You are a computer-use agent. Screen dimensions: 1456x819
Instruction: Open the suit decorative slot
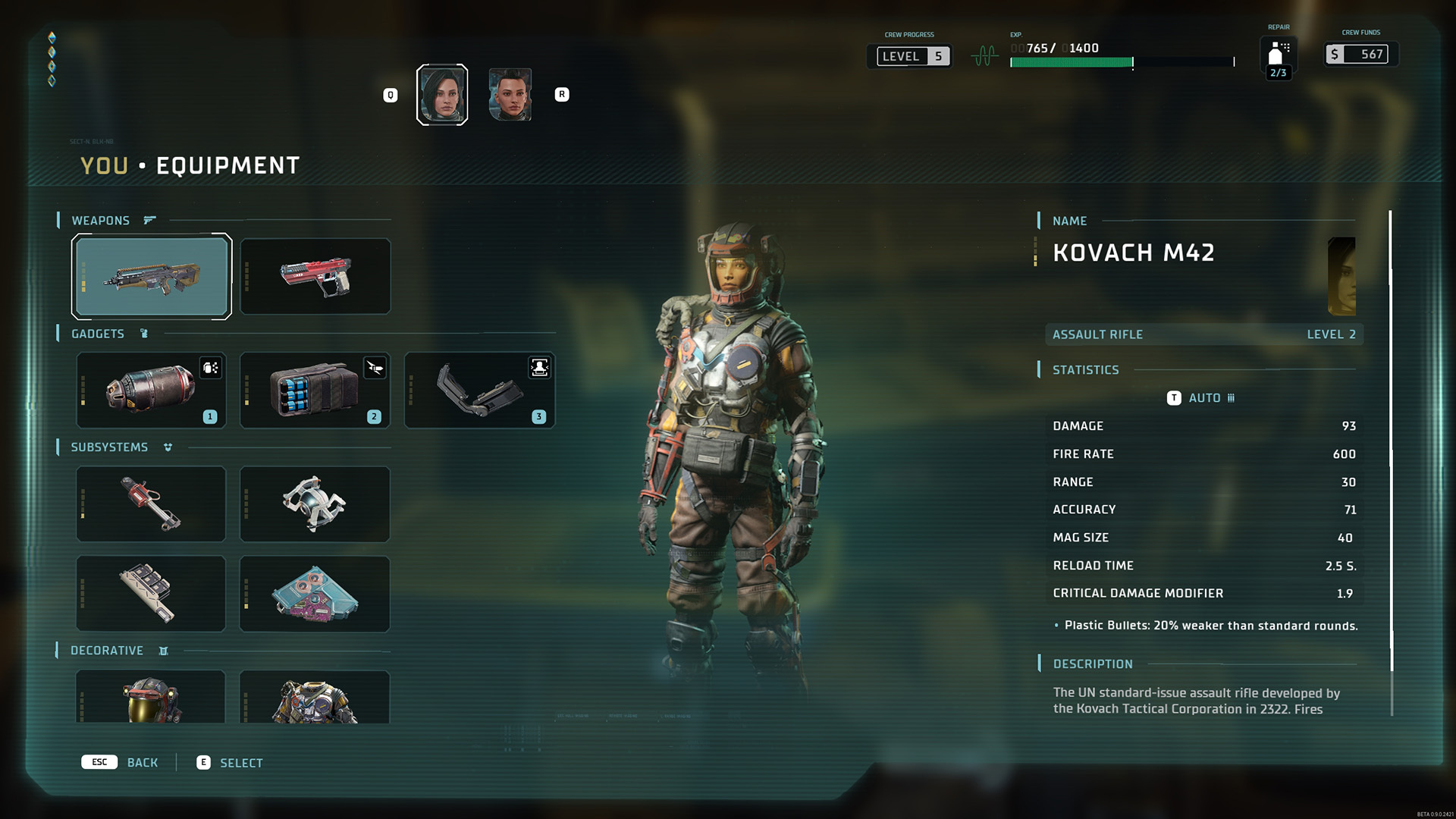(315, 697)
